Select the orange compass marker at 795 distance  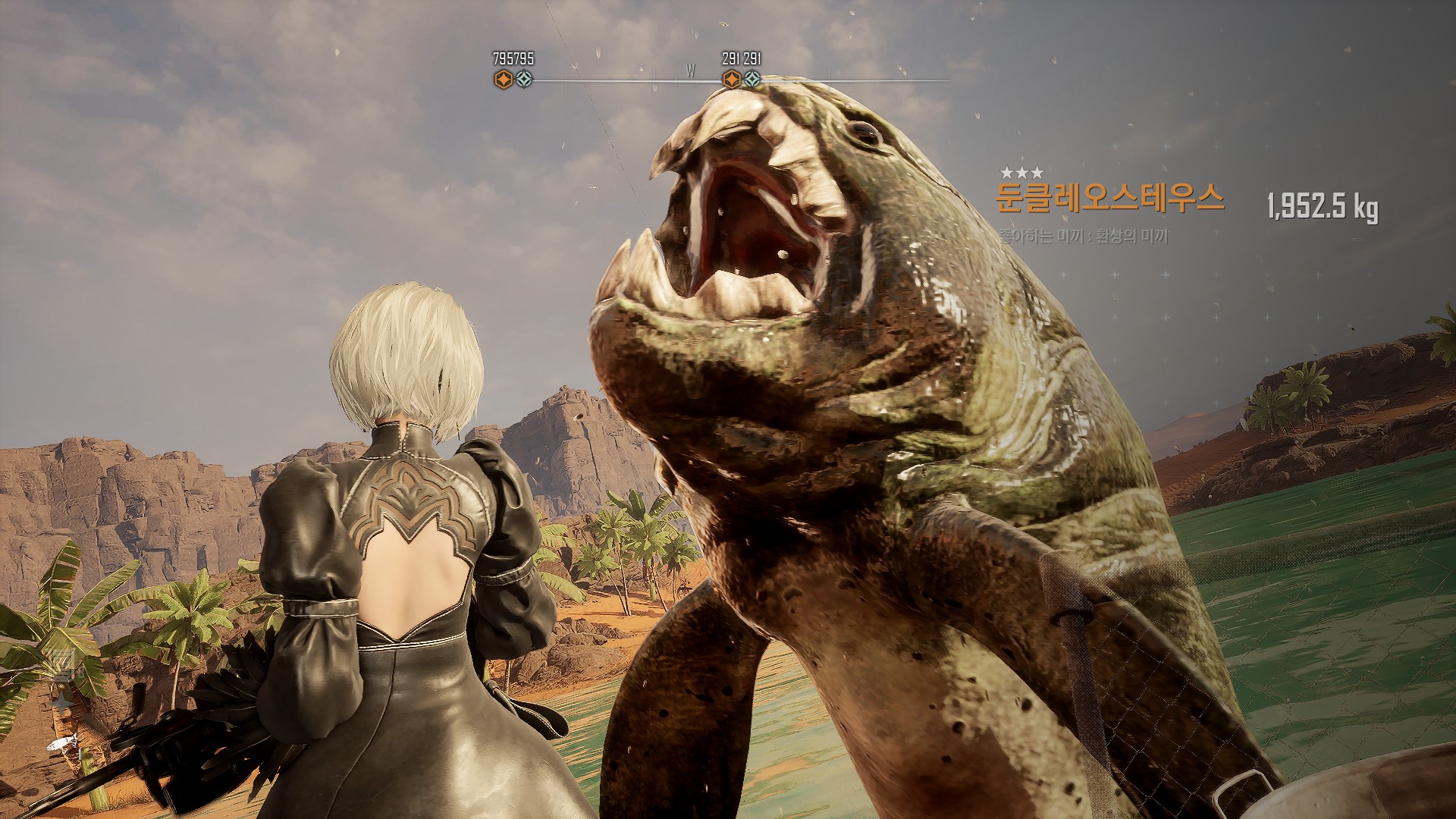[503, 79]
